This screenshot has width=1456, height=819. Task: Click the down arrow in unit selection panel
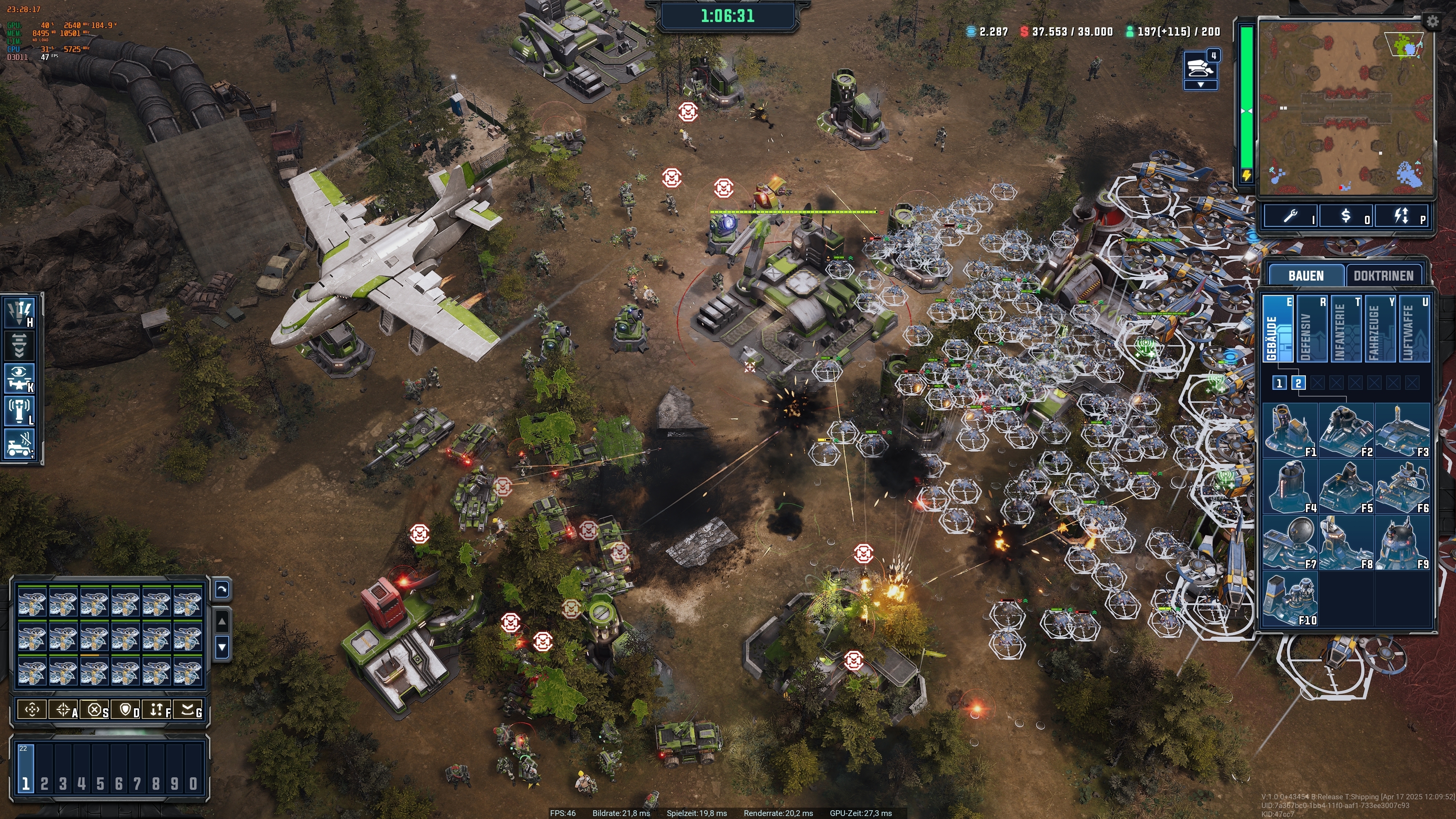coord(222,647)
